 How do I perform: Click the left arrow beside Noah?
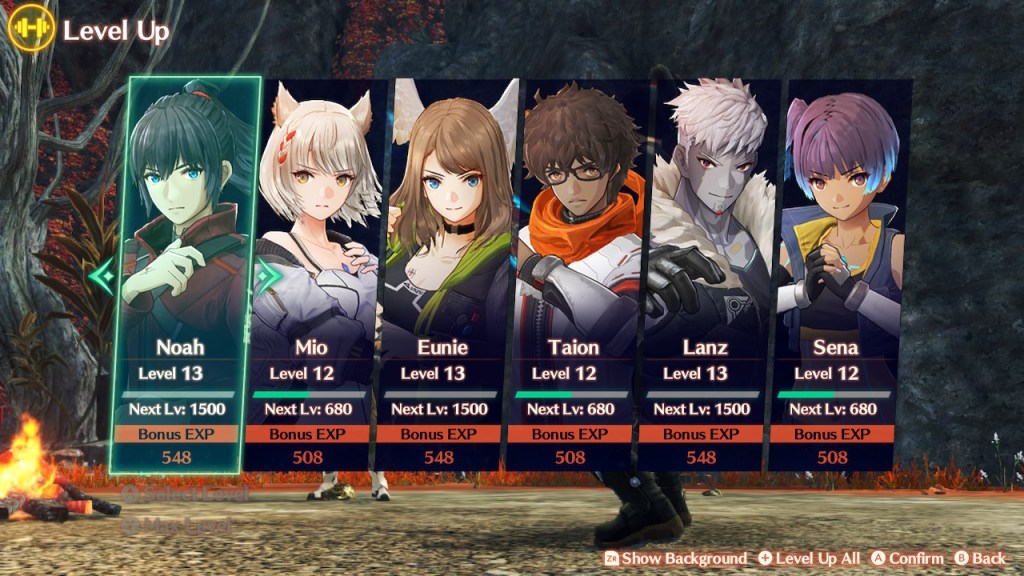102,274
